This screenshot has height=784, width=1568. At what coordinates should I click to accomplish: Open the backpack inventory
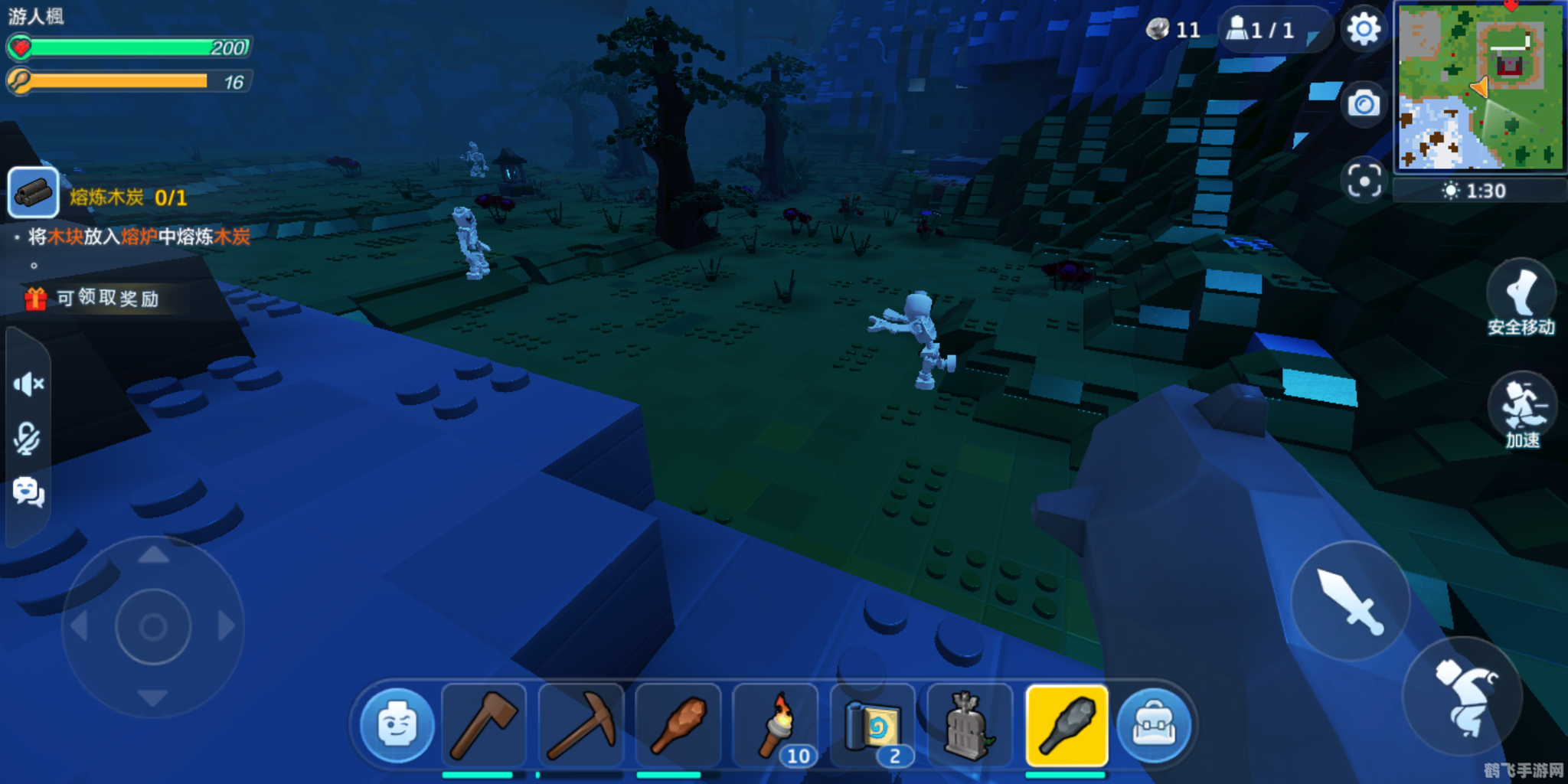pos(1154,725)
